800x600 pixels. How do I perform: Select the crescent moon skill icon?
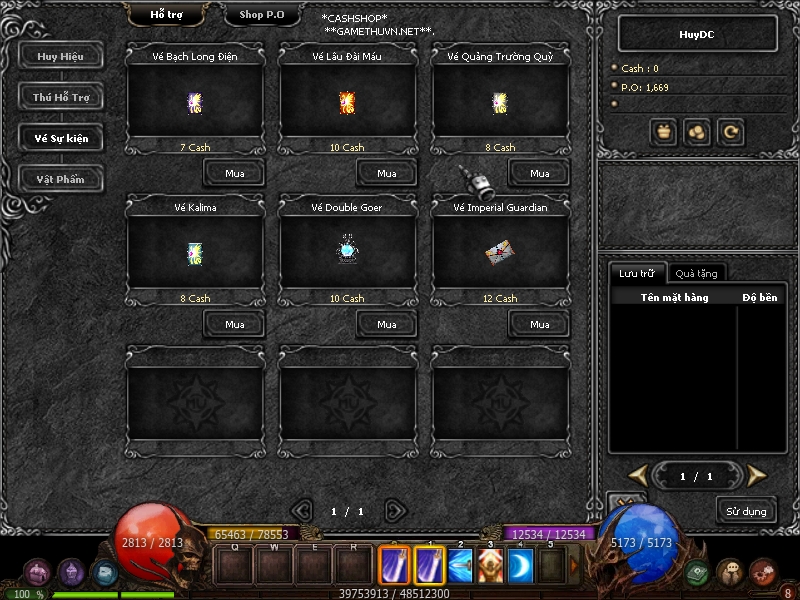[521, 567]
